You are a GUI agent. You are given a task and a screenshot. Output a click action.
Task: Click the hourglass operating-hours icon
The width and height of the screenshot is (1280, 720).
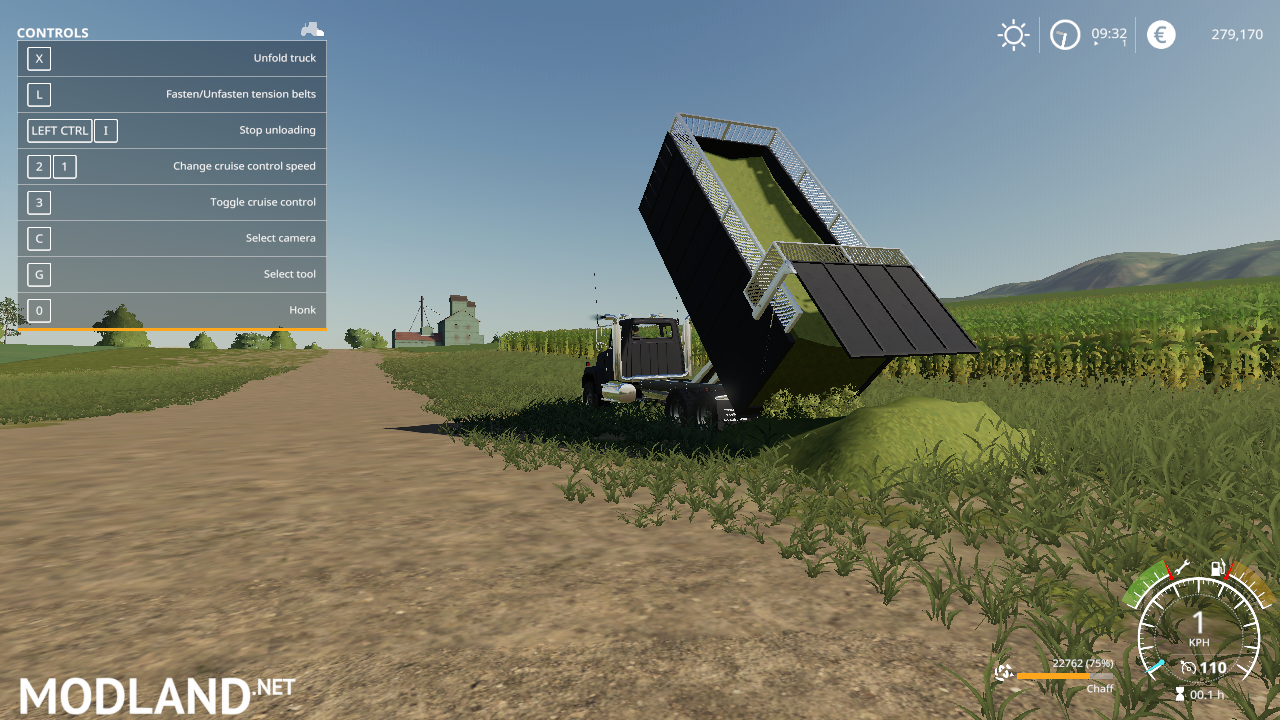pos(1180,692)
